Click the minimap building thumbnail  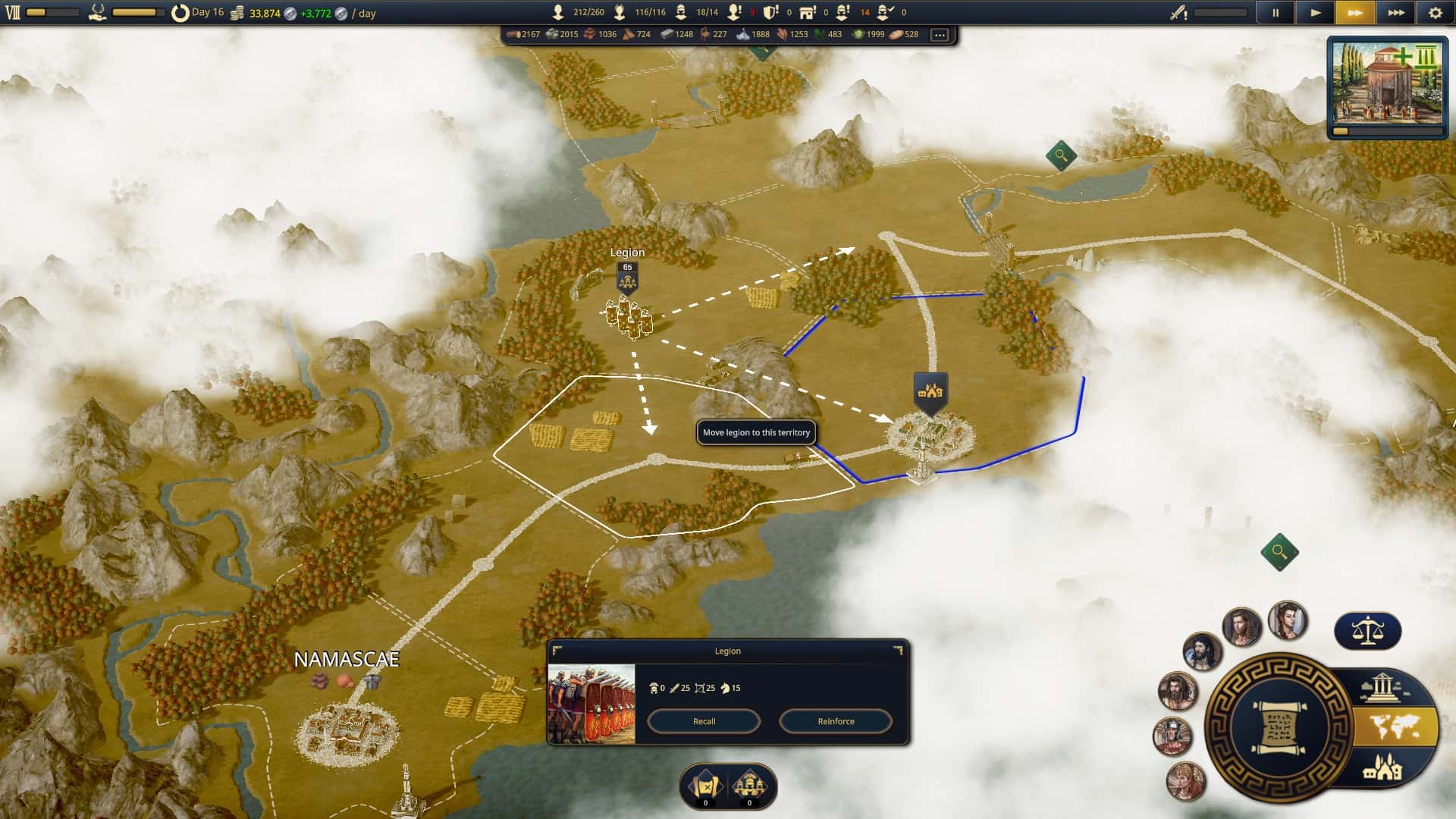pyautogui.click(x=1388, y=83)
